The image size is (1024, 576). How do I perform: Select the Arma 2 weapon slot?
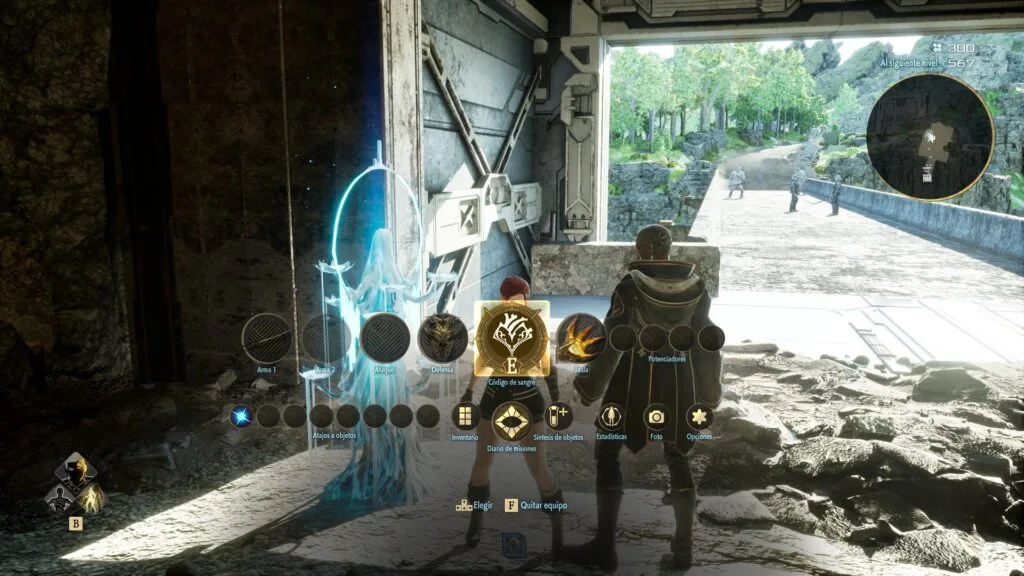pos(326,338)
